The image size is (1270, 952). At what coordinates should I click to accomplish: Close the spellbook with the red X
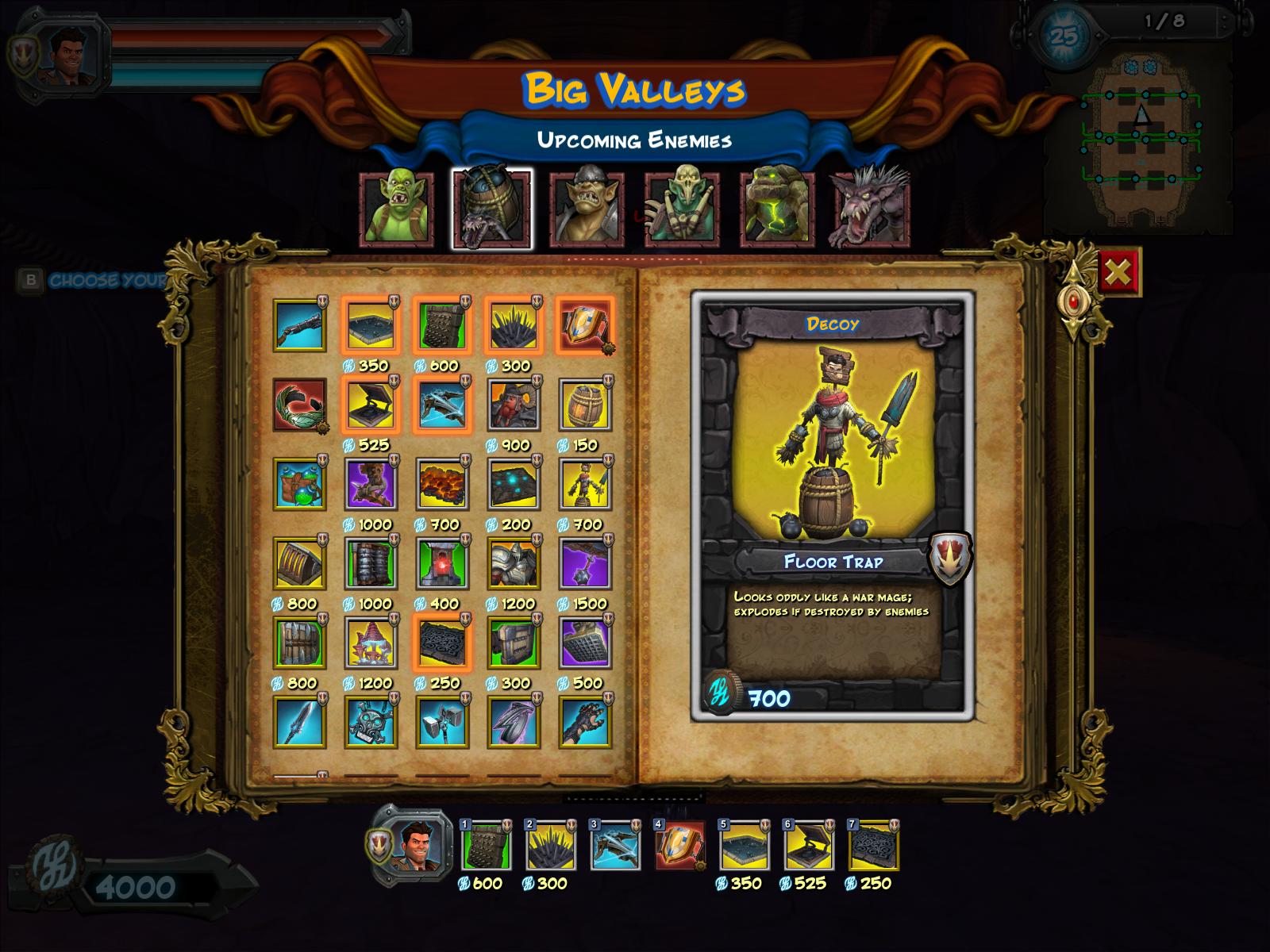coord(1118,272)
